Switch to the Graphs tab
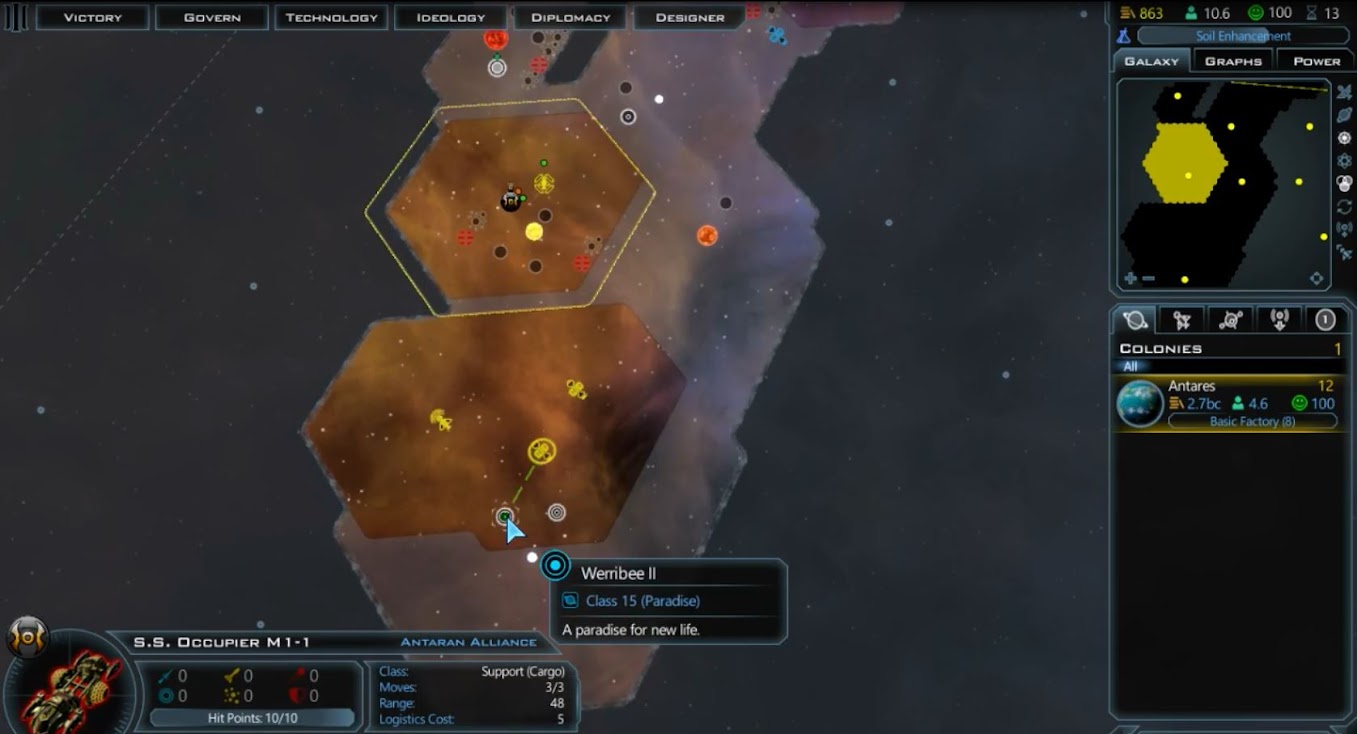The image size is (1357, 734). 1233,61
